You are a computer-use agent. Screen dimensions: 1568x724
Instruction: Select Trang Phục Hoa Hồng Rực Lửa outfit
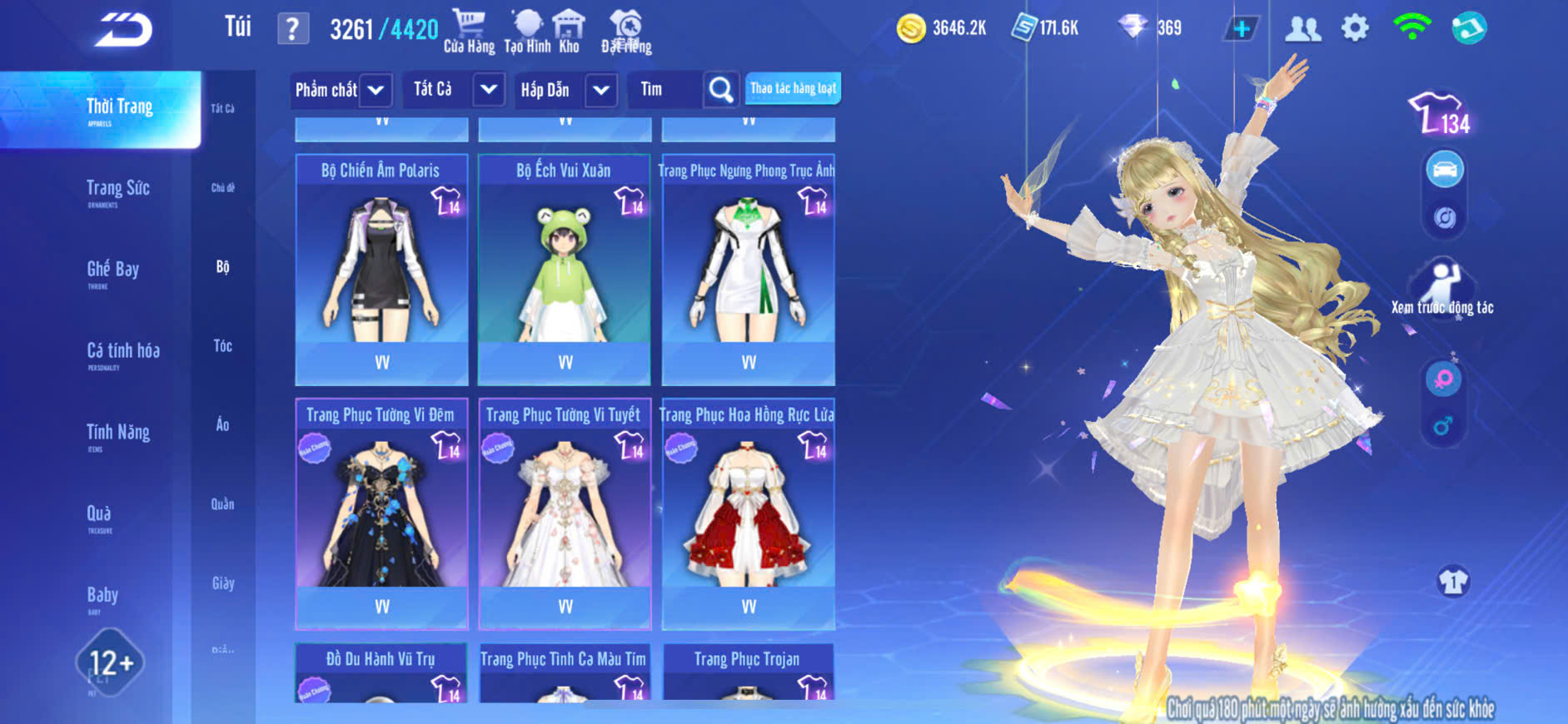pyautogui.click(x=748, y=513)
